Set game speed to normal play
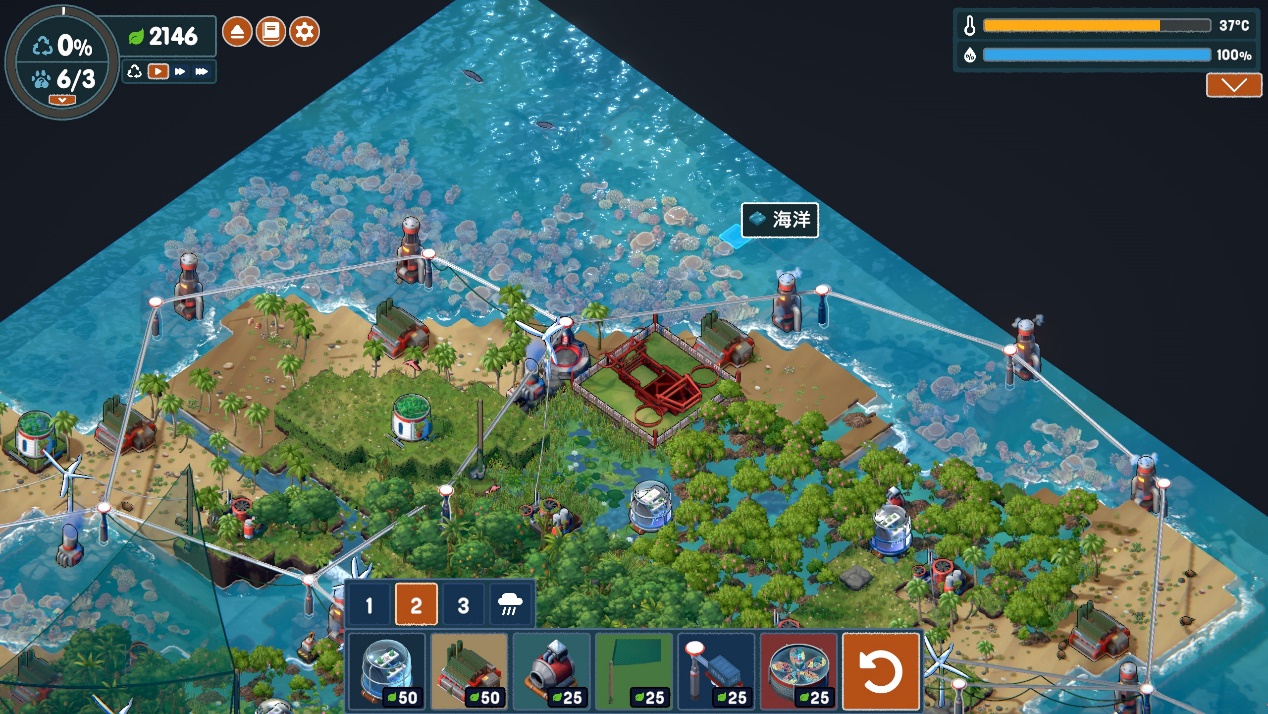The height and width of the screenshot is (714, 1268). click(158, 71)
